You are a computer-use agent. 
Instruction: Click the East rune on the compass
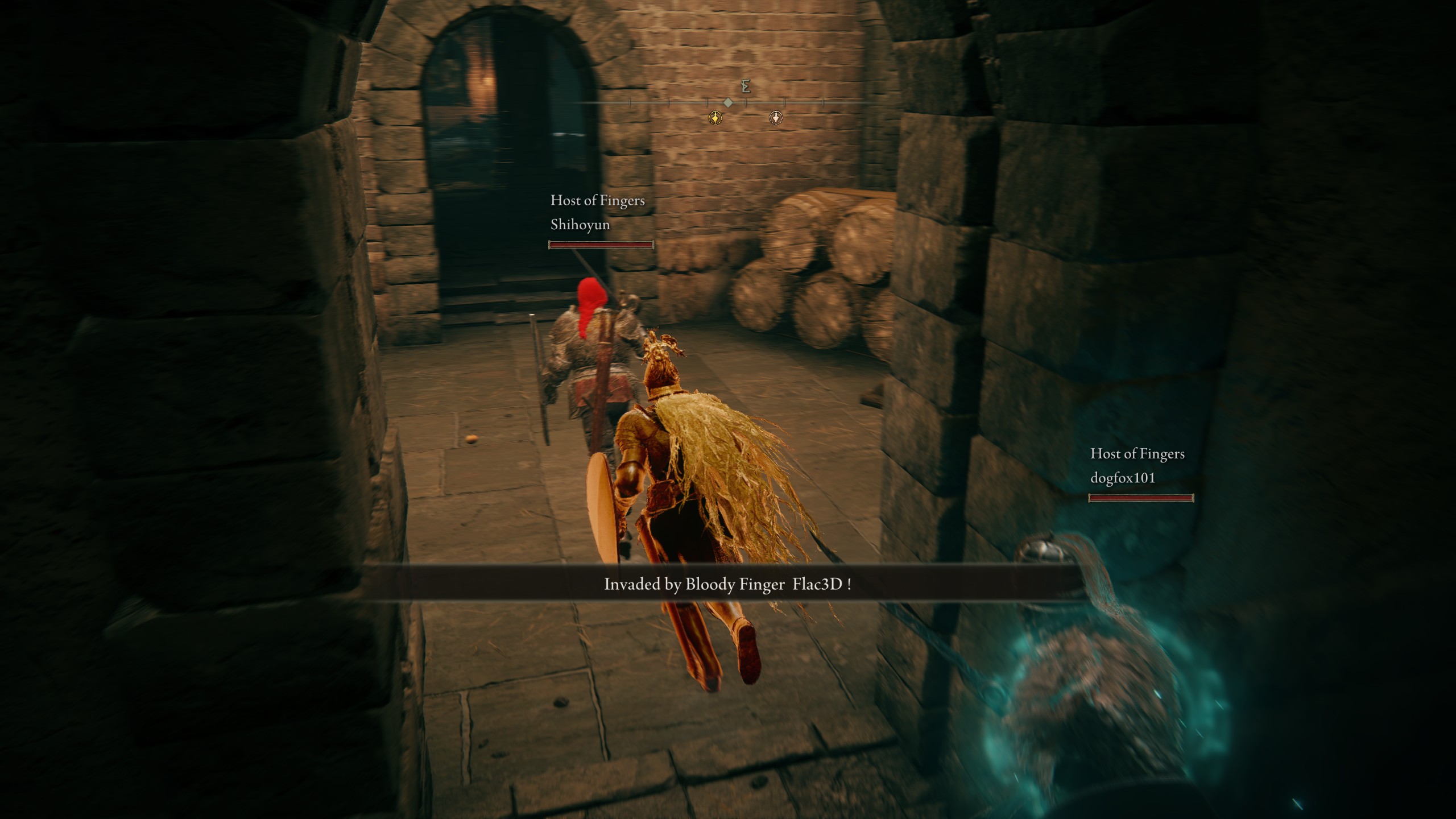tap(746, 86)
